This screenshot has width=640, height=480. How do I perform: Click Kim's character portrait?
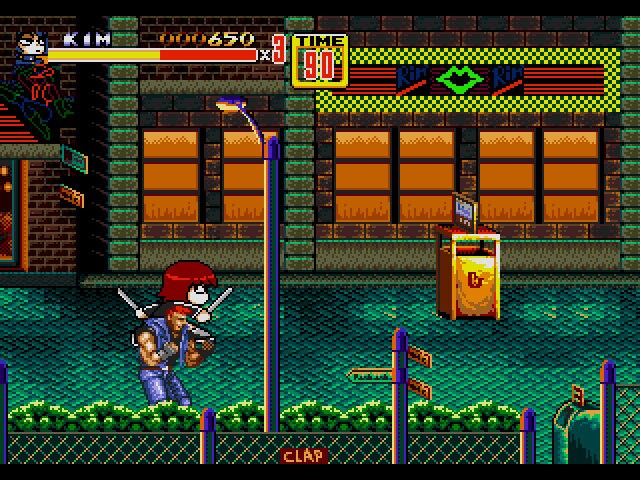point(31,46)
